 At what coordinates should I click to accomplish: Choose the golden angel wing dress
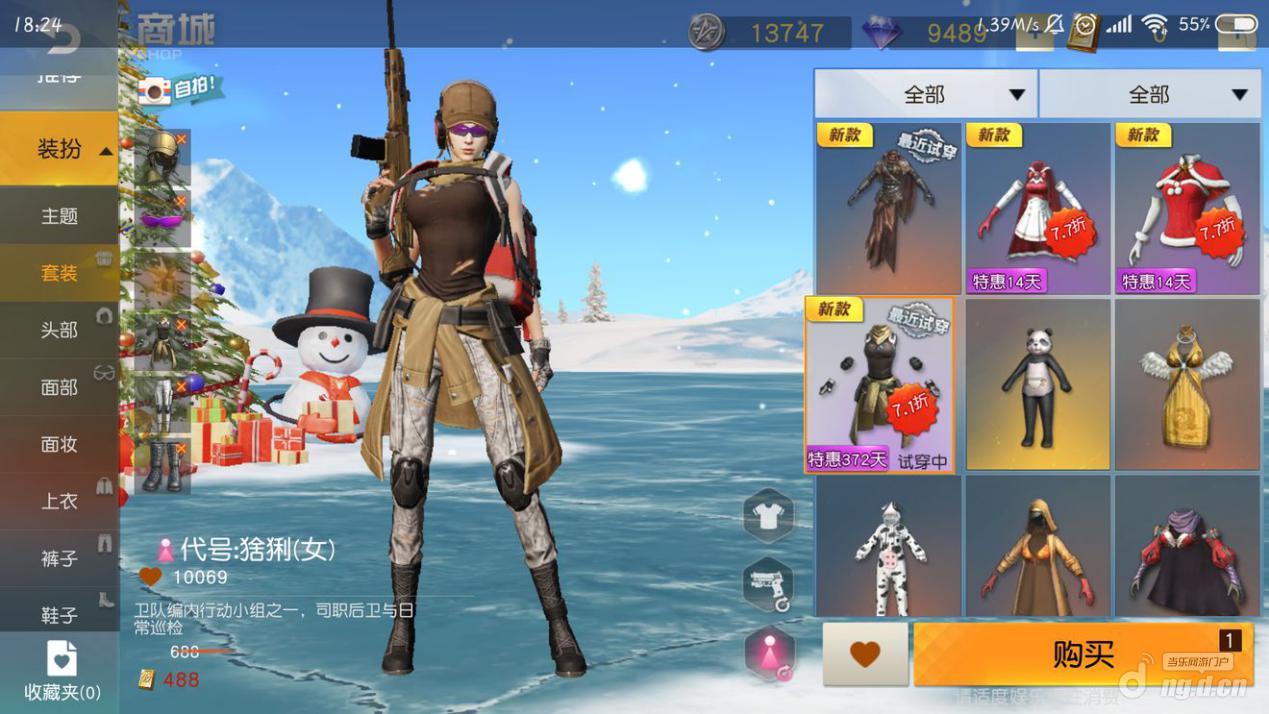pyautogui.click(x=1187, y=385)
